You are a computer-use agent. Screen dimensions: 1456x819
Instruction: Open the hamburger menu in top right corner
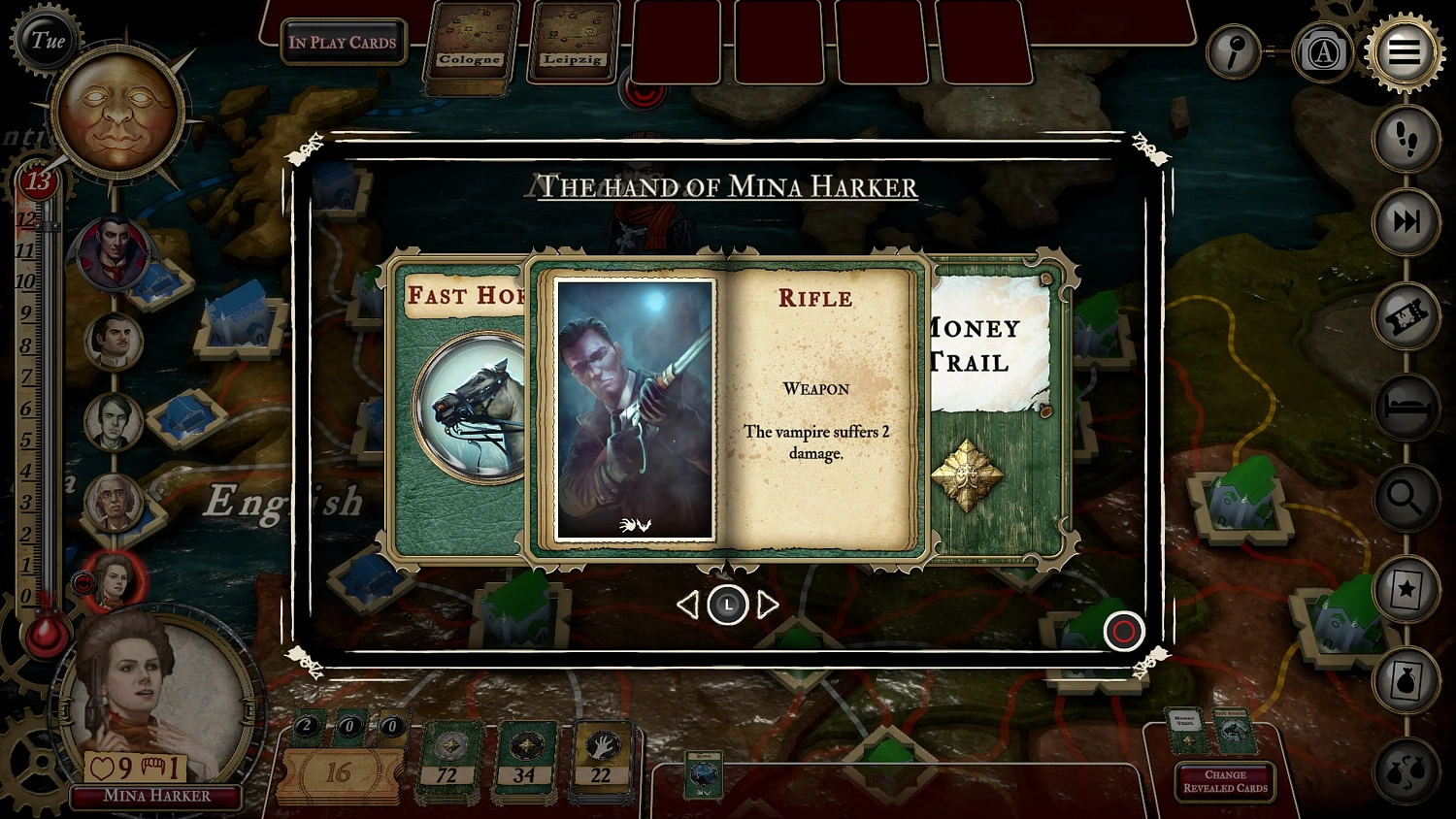[x=1405, y=52]
